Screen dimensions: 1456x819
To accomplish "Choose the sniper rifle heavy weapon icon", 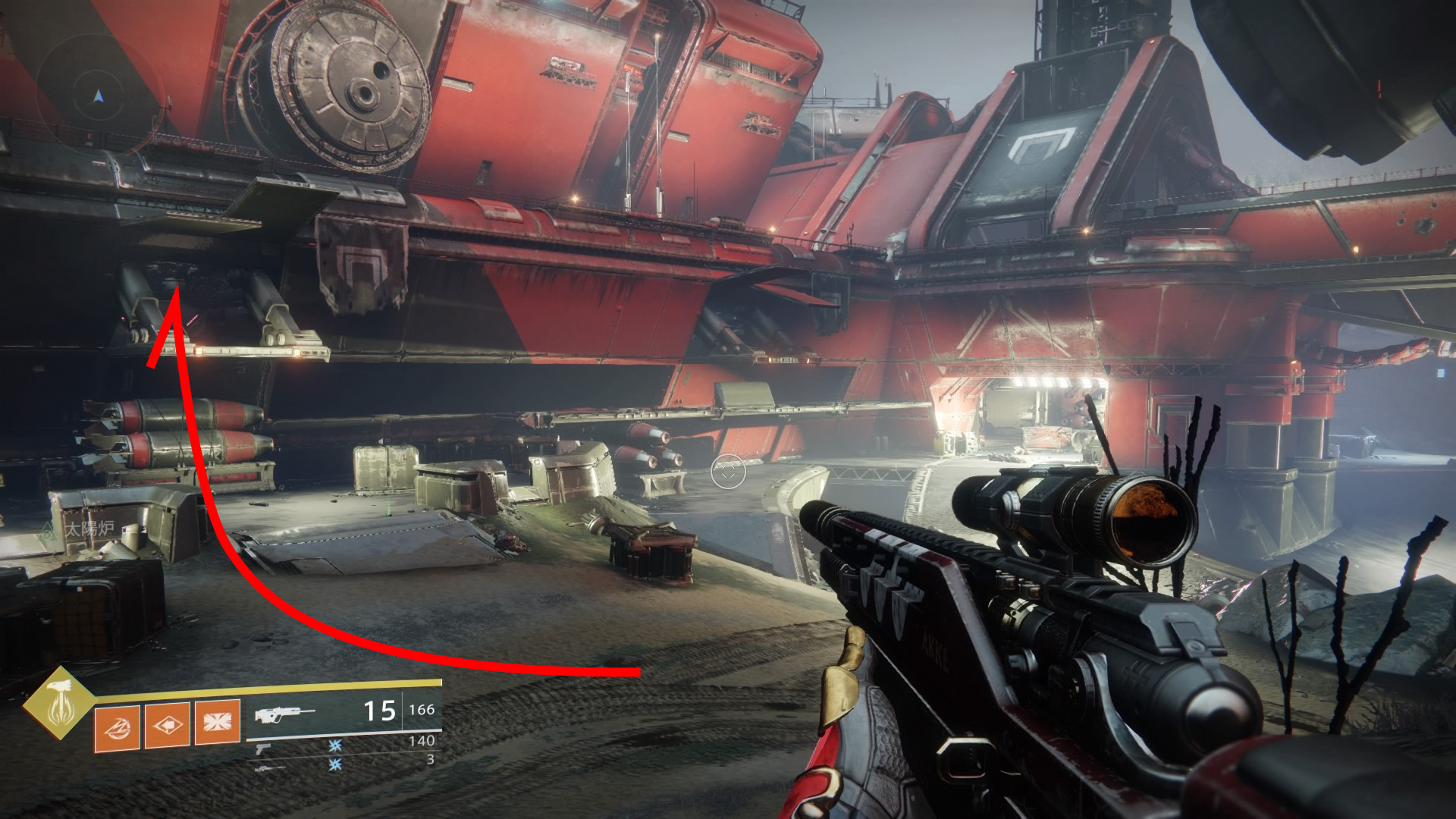I will (x=269, y=768).
